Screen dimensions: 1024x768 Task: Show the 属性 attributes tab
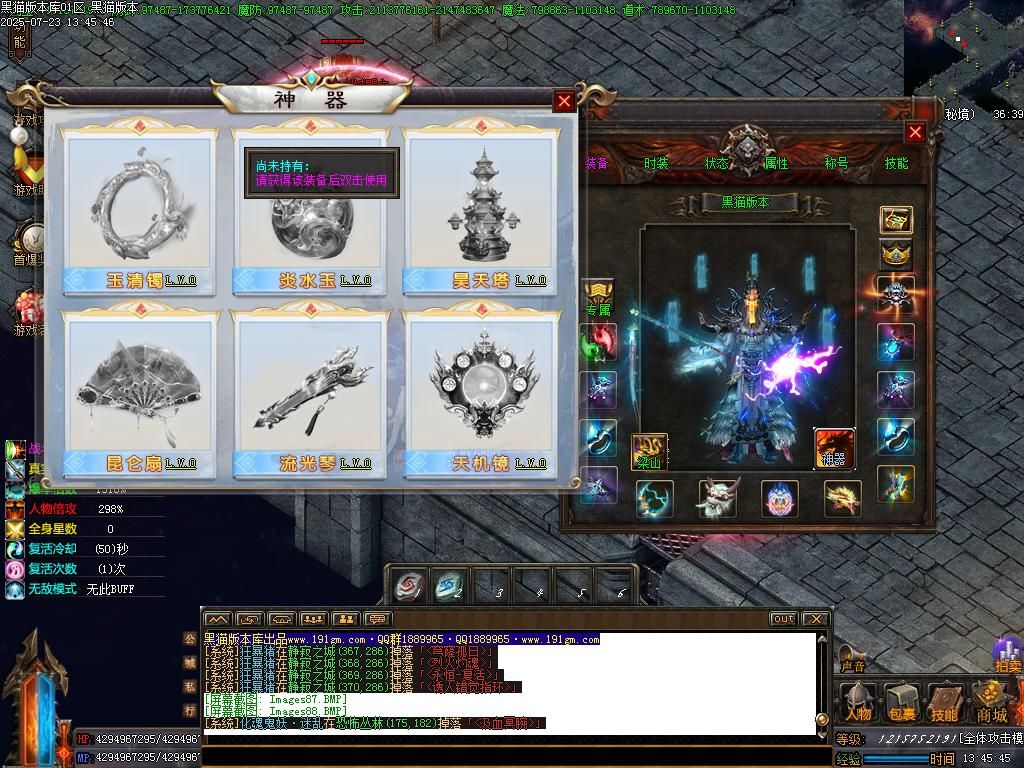[x=776, y=163]
